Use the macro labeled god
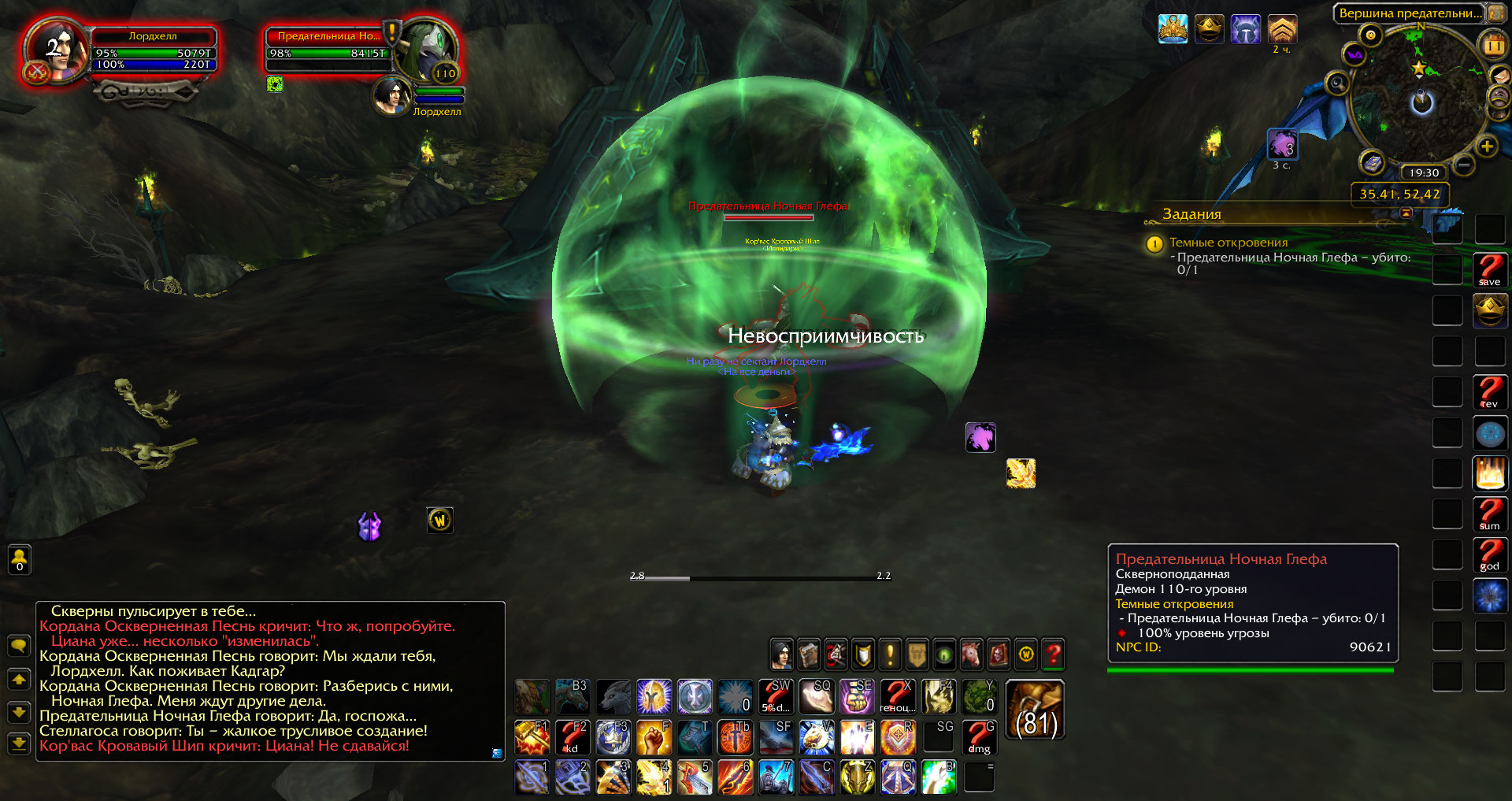This screenshot has height=801, width=1512. (1489, 555)
